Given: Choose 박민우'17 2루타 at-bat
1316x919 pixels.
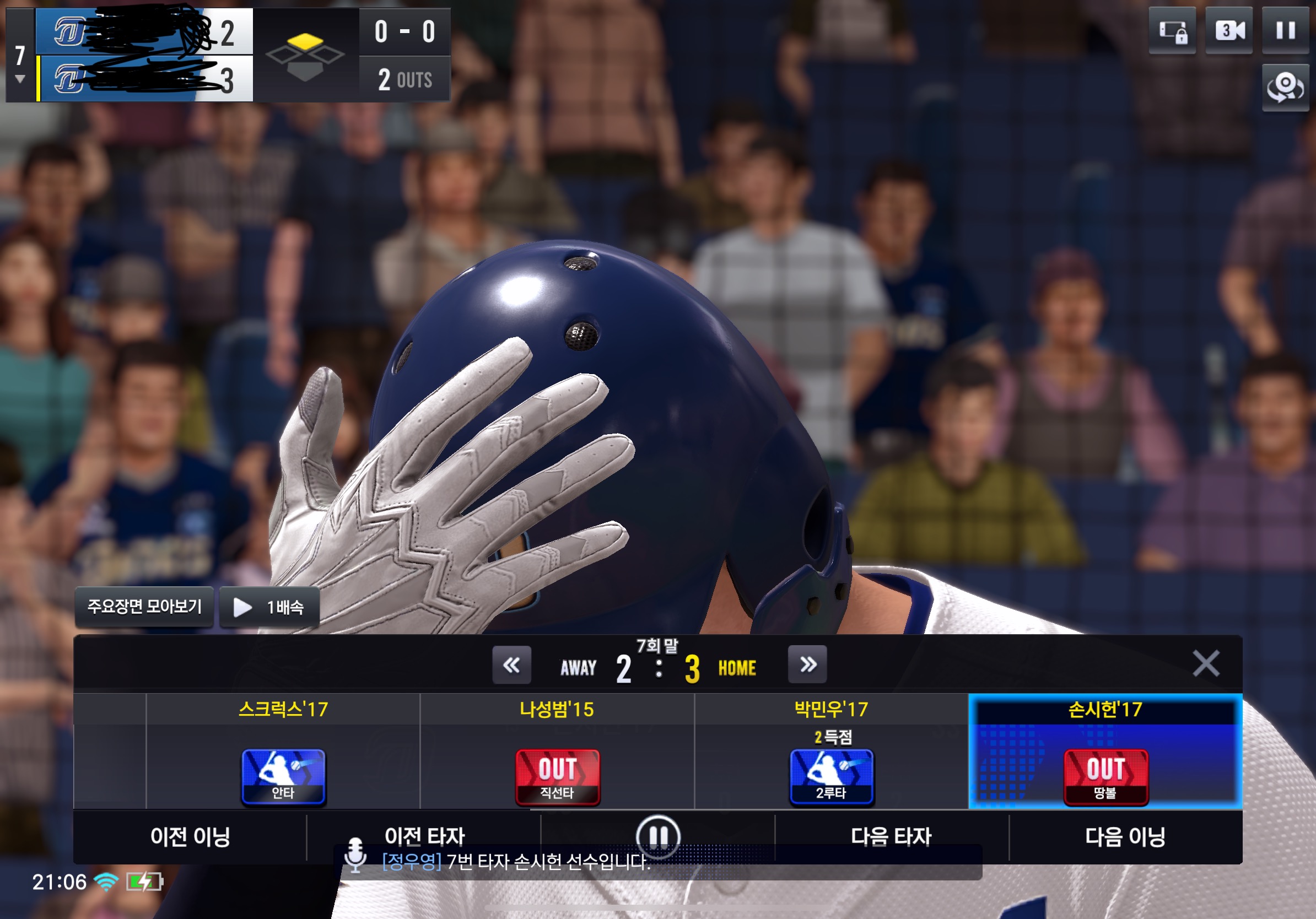Looking at the screenshot, I should click(831, 776).
